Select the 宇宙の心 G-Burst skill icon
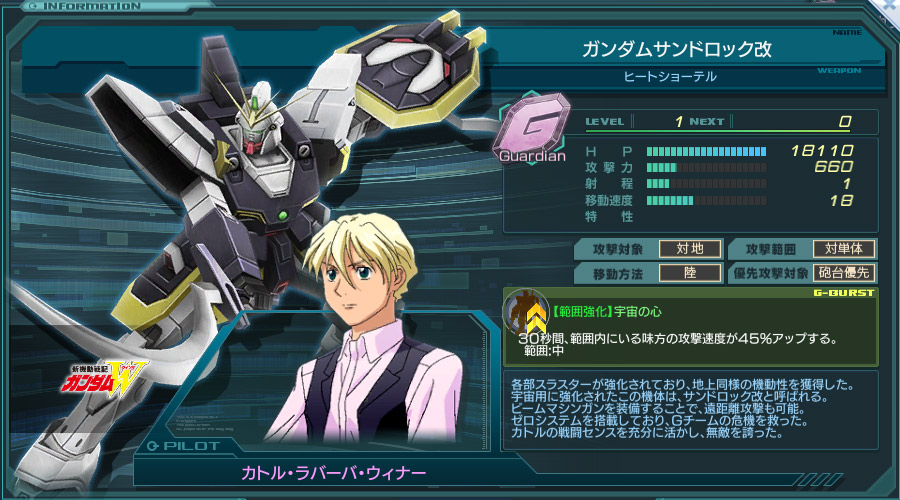This screenshot has width=900, height=500. 523,311
